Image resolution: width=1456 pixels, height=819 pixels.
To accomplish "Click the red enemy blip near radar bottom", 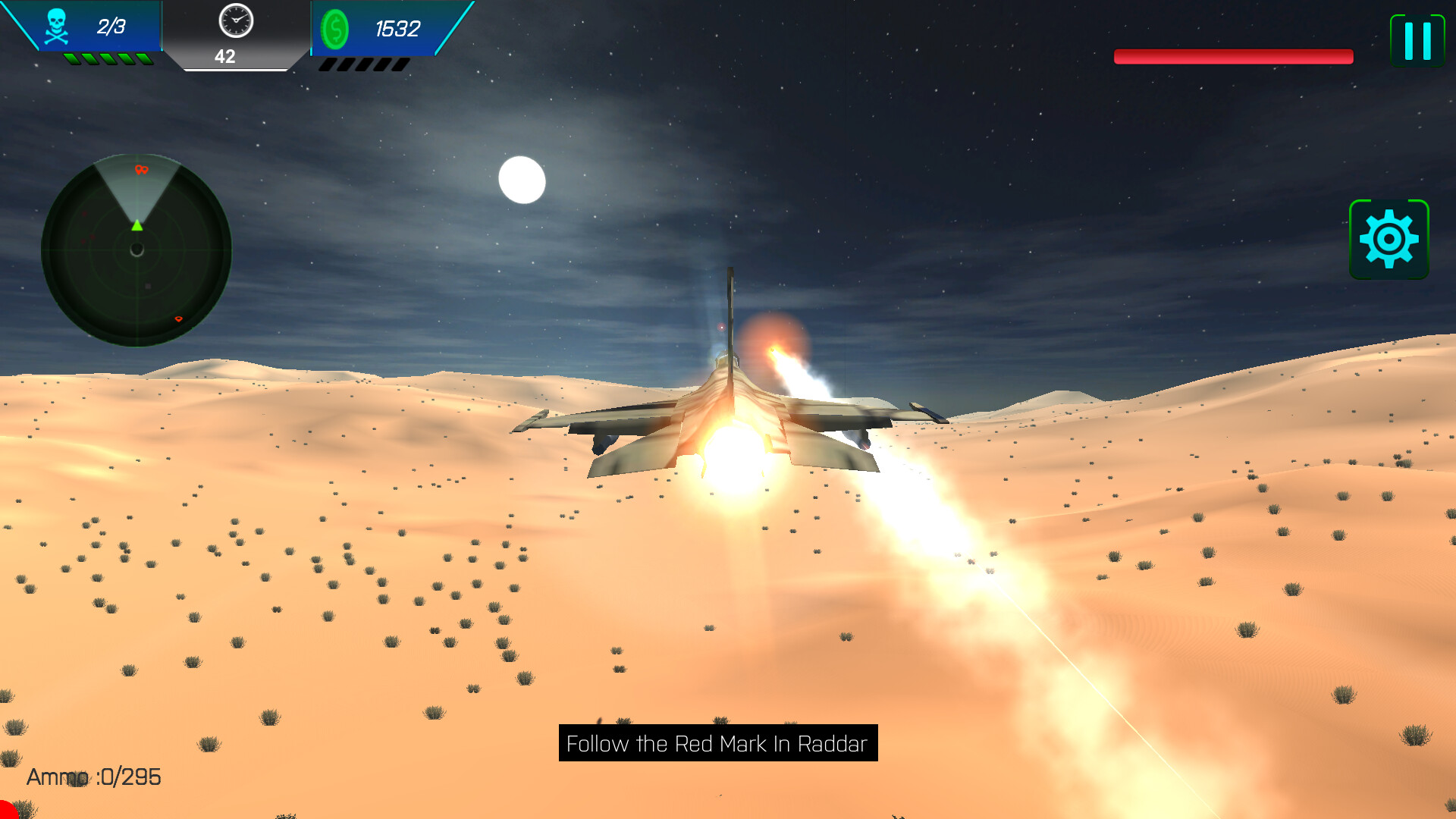I will (x=179, y=318).
